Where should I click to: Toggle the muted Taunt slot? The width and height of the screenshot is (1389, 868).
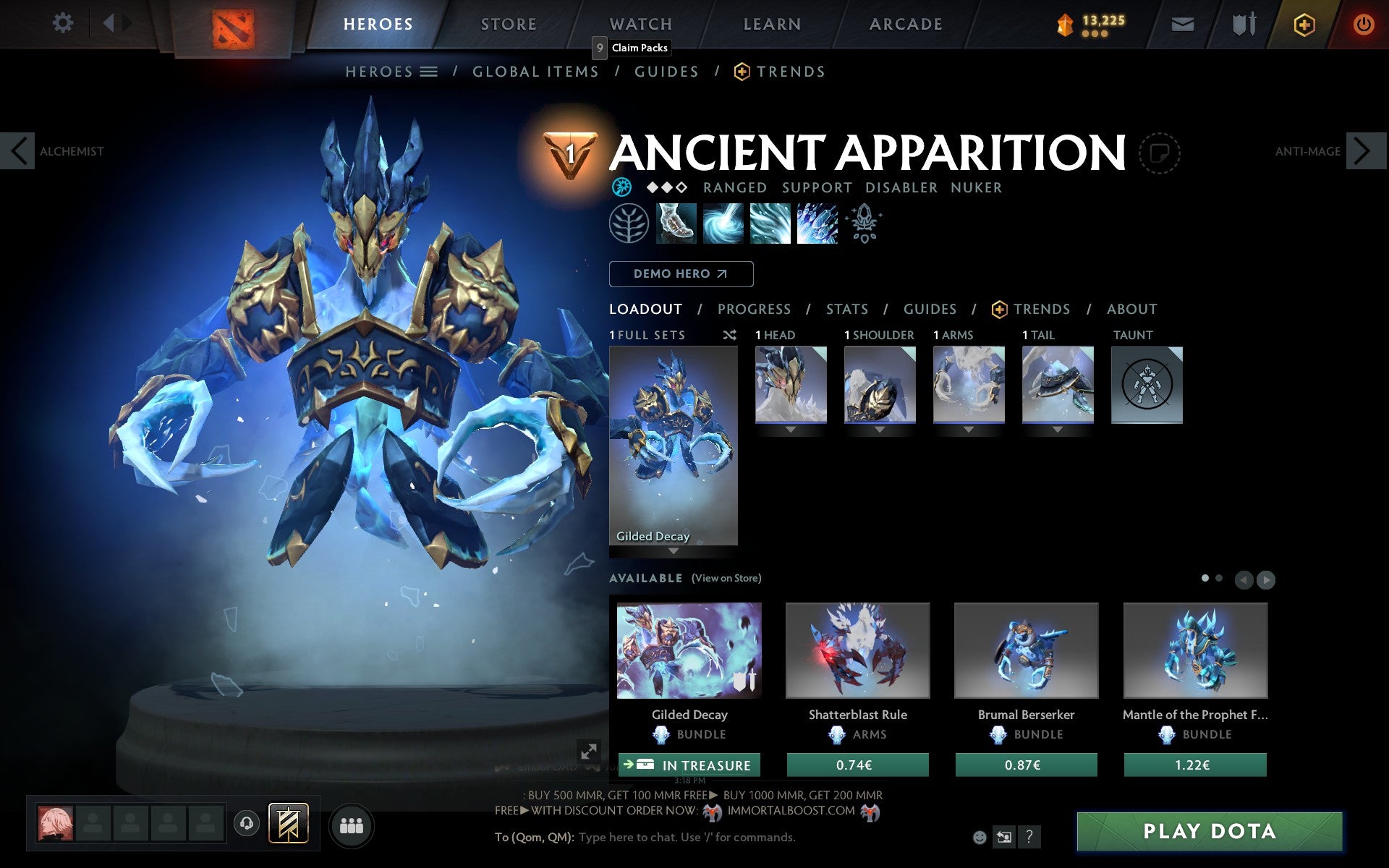click(1147, 385)
